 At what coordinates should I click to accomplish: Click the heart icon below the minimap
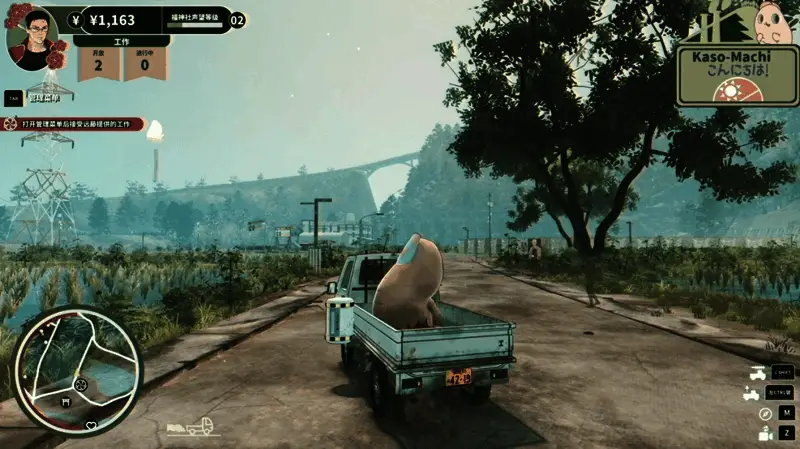pyautogui.click(x=91, y=426)
